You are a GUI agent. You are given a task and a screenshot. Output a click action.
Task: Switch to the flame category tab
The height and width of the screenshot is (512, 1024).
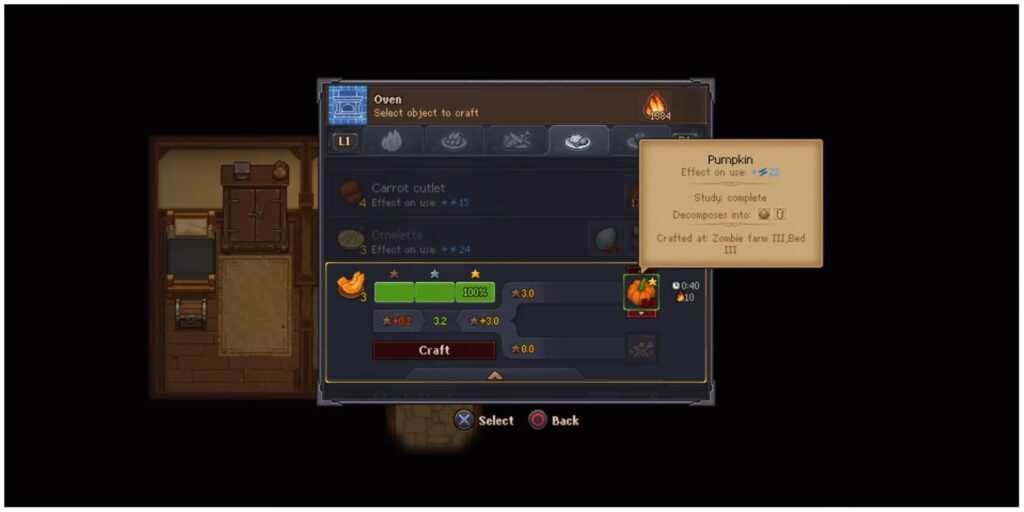click(393, 141)
